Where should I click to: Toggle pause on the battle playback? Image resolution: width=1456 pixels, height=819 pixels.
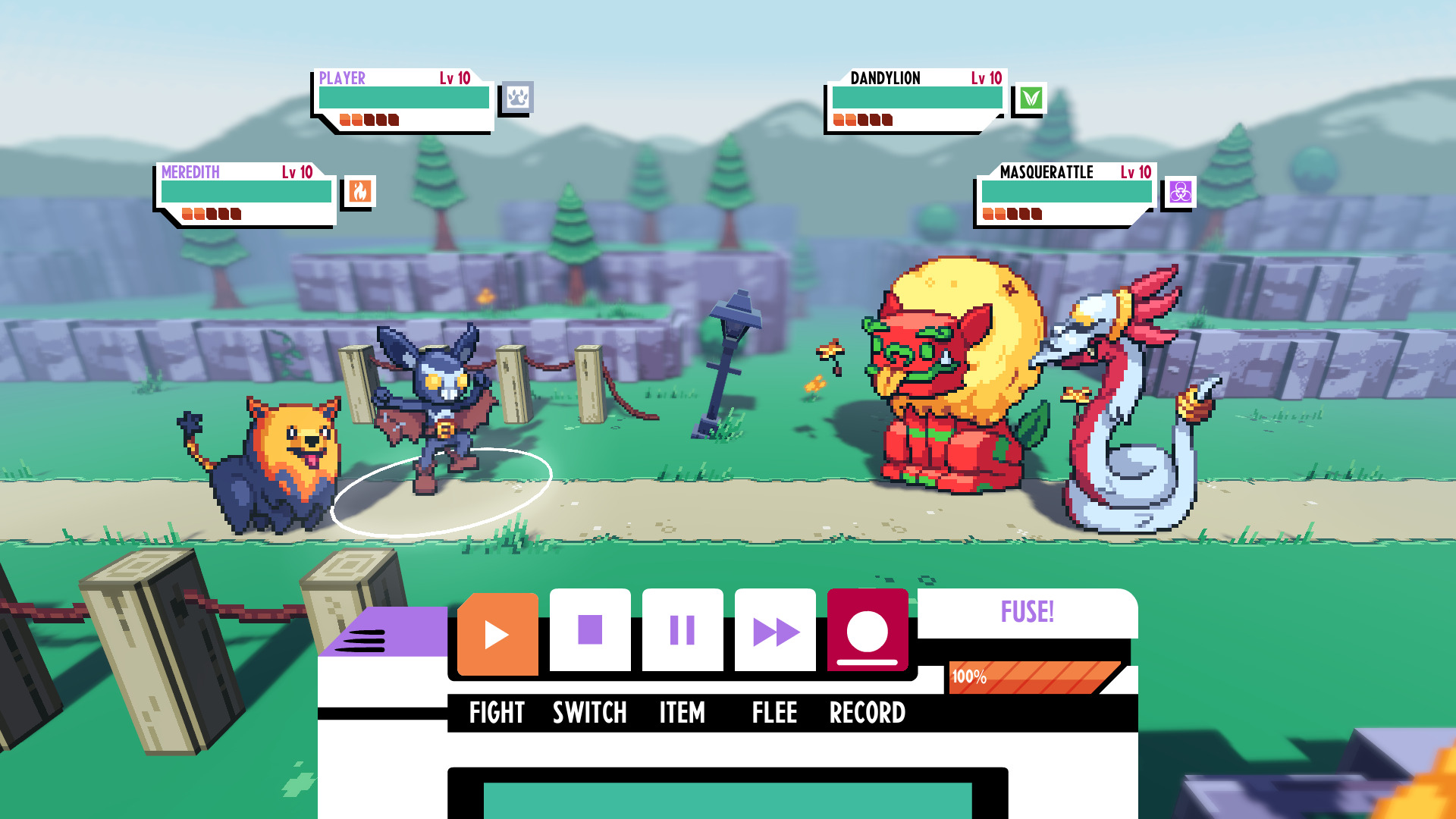click(x=682, y=629)
